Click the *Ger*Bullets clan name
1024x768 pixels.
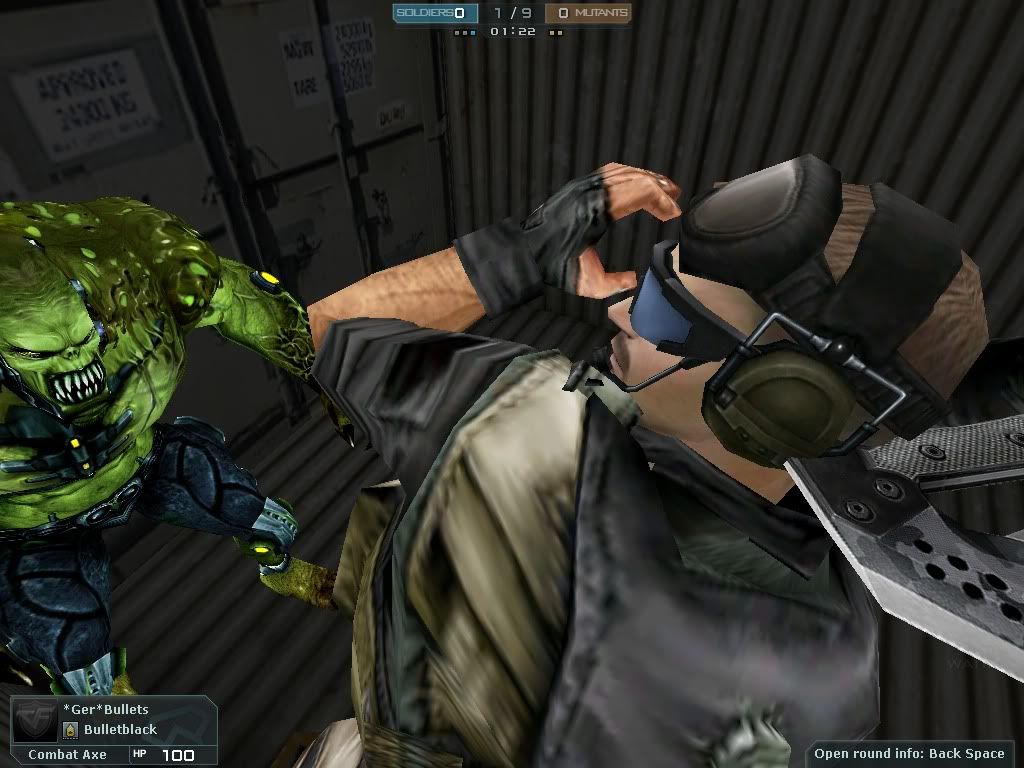pos(105,710)
